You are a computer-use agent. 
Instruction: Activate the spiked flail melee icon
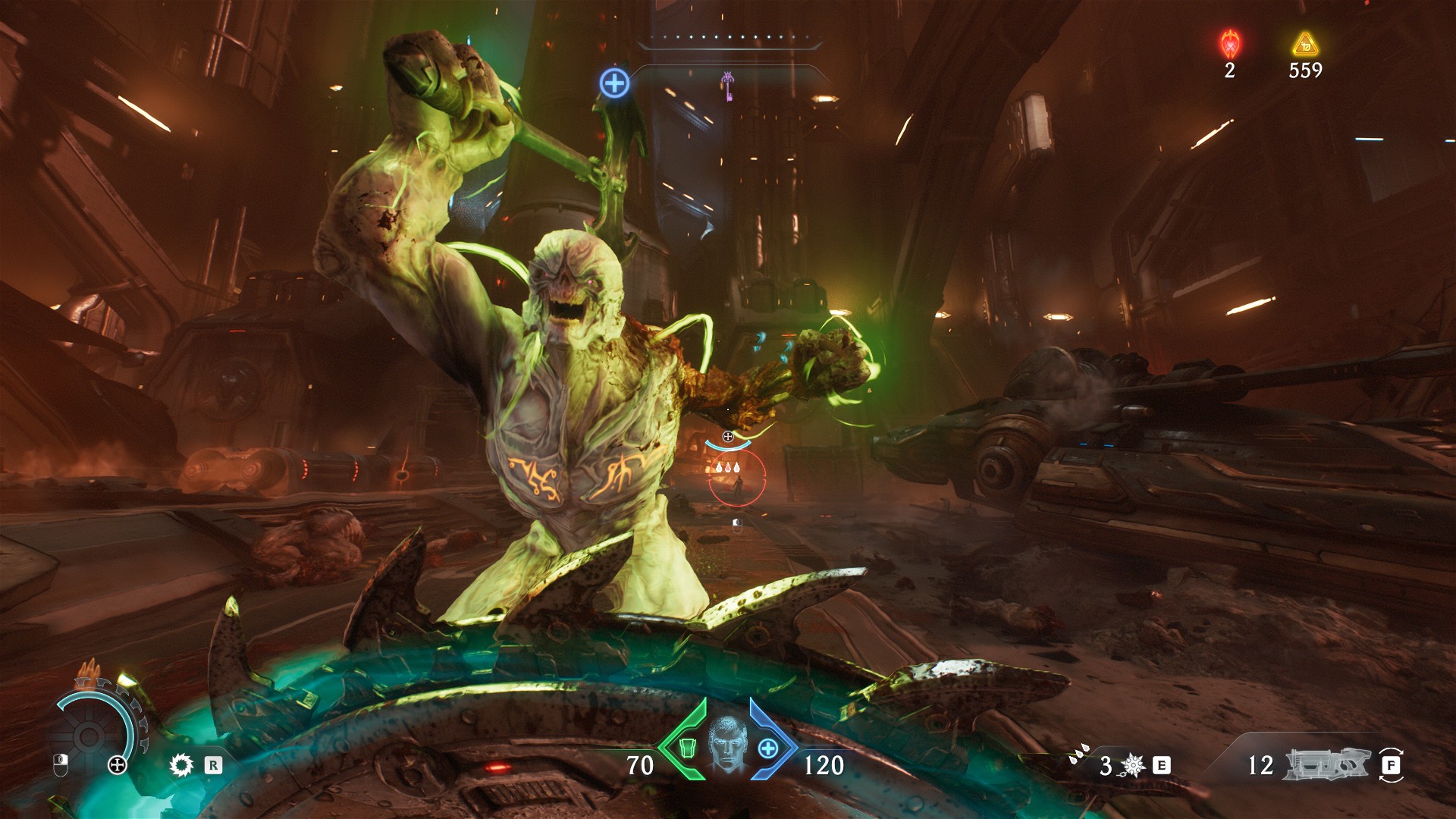point(1133,765)
